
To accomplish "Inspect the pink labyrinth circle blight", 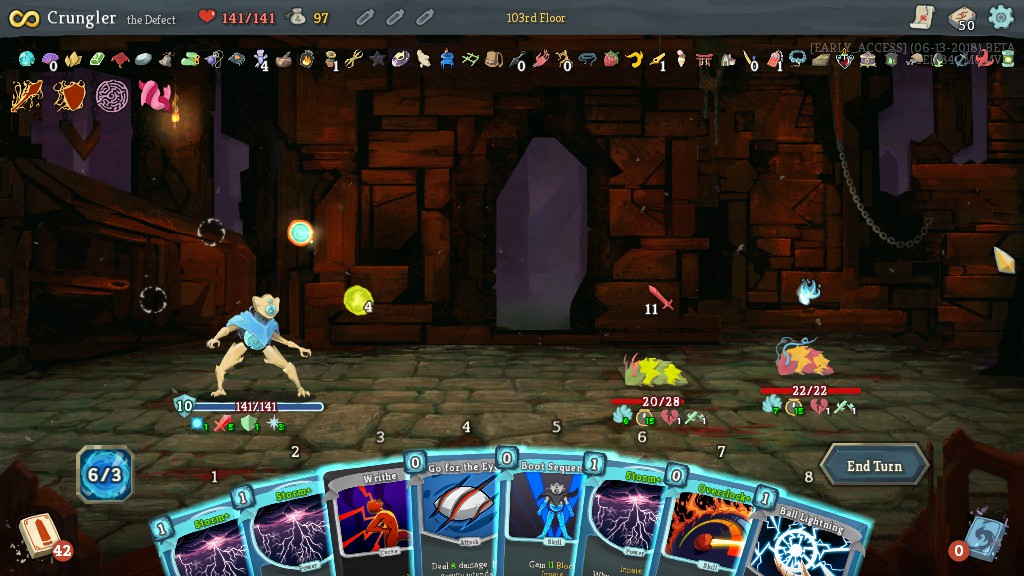I will [112, 96].
